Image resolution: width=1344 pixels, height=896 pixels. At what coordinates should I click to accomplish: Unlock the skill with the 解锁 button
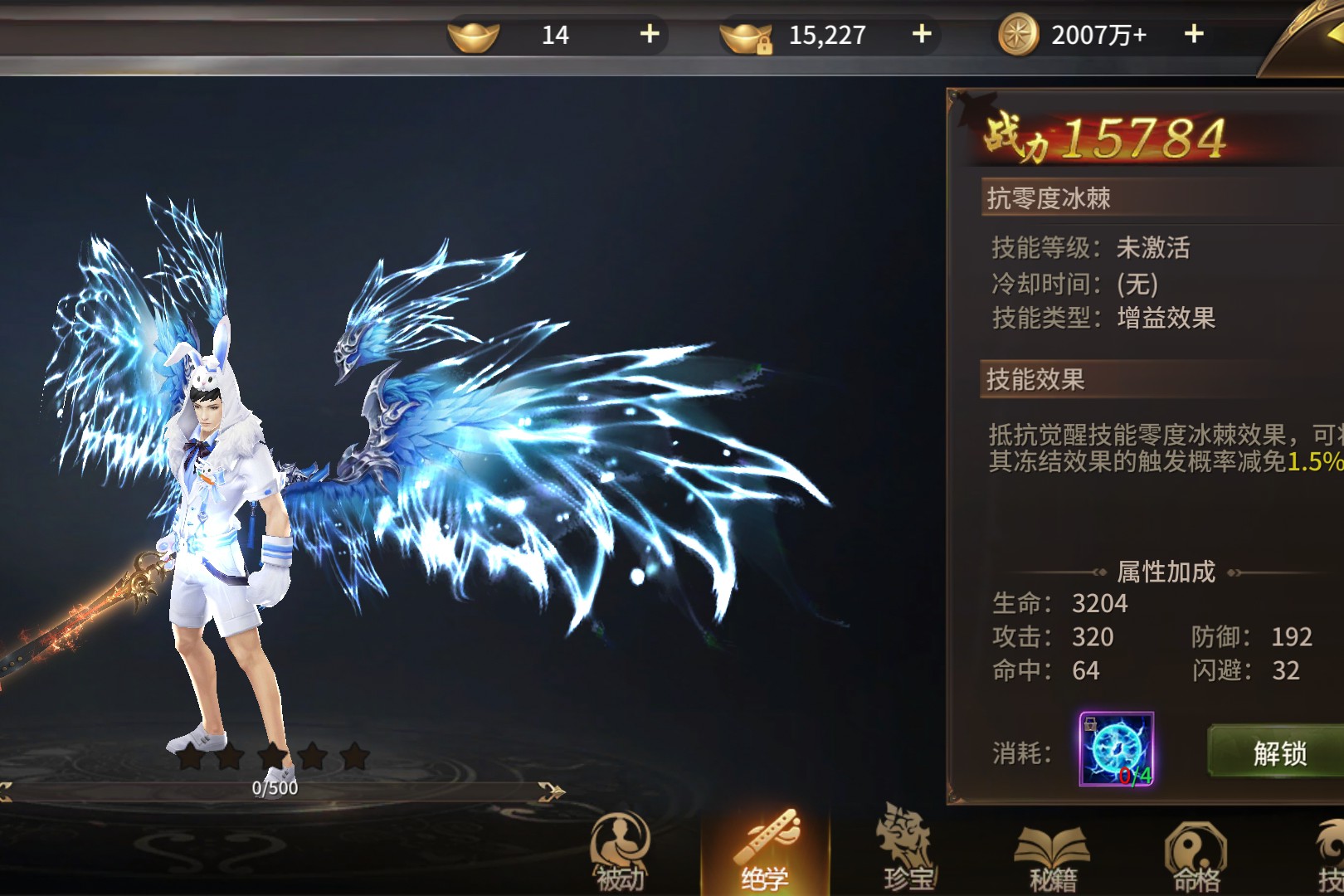(1278, 752)
